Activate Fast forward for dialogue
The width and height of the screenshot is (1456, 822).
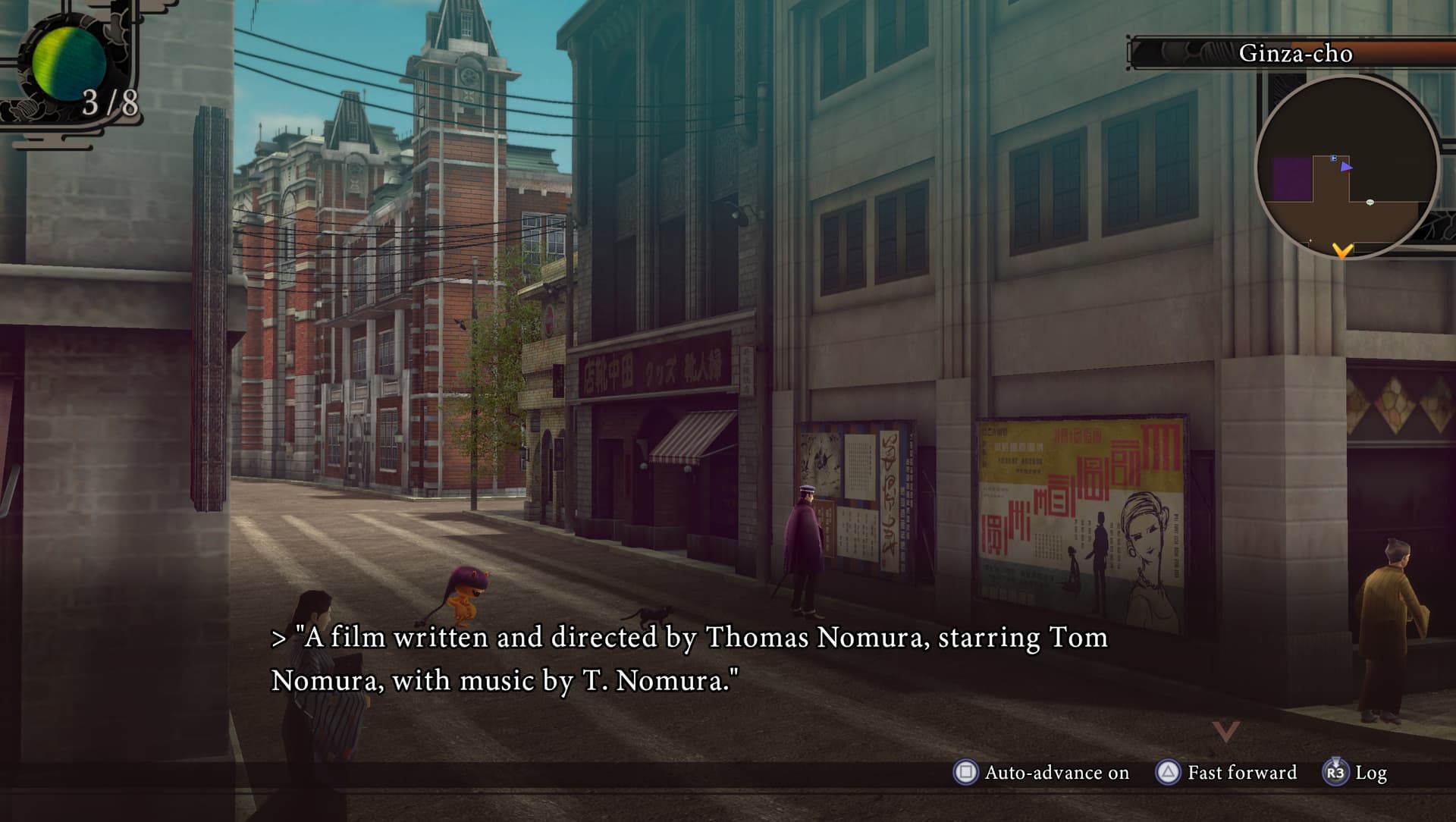pyautogui.click(x=1227, y=773)
